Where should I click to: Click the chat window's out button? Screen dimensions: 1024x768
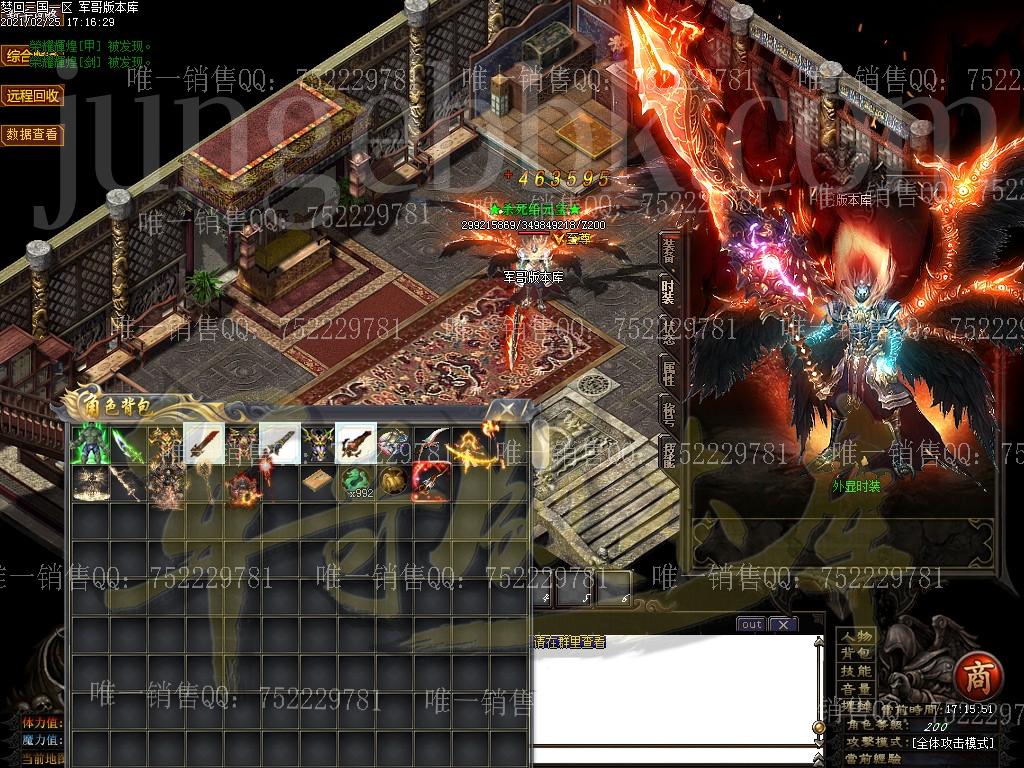click(750, 624)
